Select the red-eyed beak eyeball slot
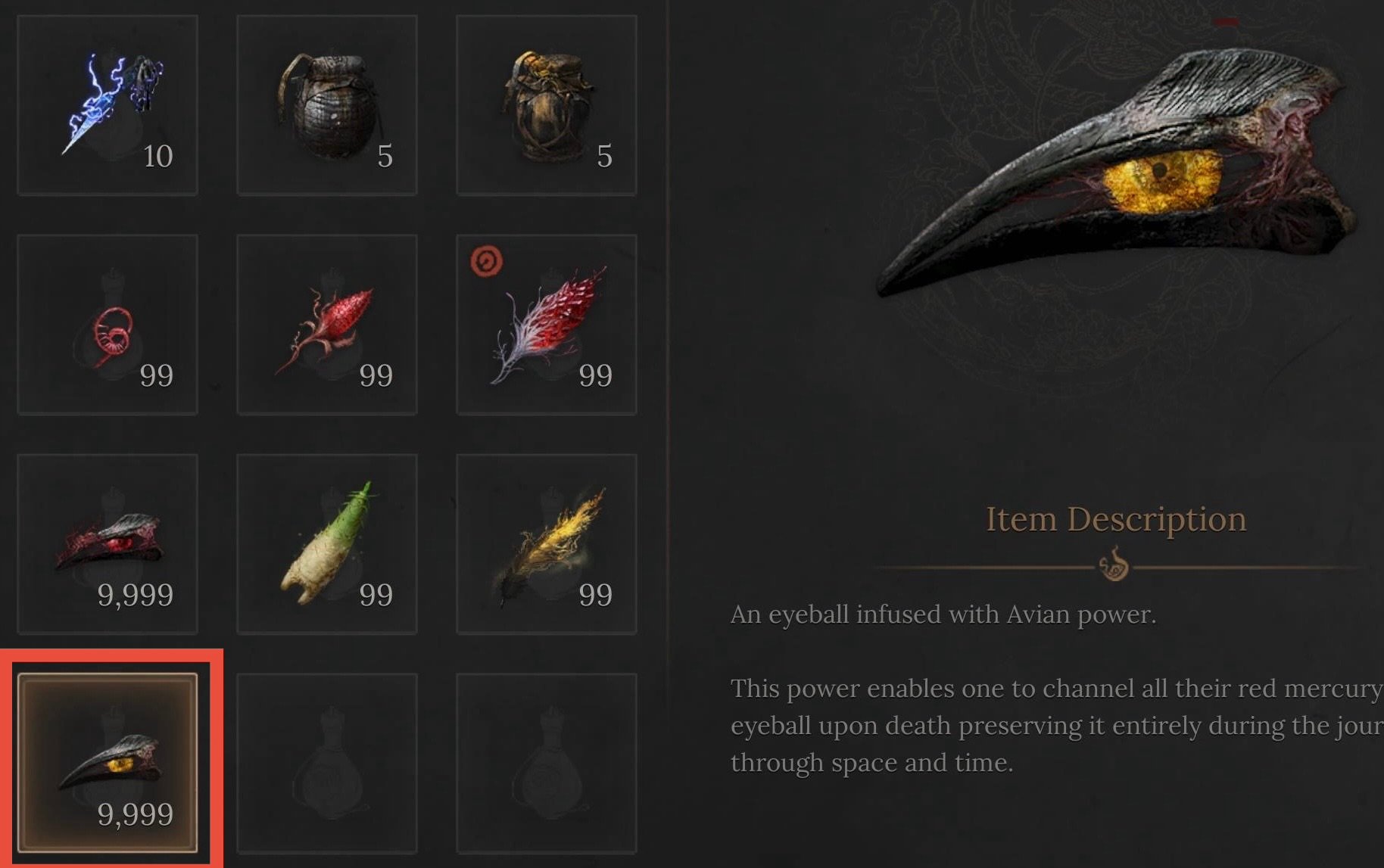This screenshot has height=868, width=1384. (x=108, y=544)
